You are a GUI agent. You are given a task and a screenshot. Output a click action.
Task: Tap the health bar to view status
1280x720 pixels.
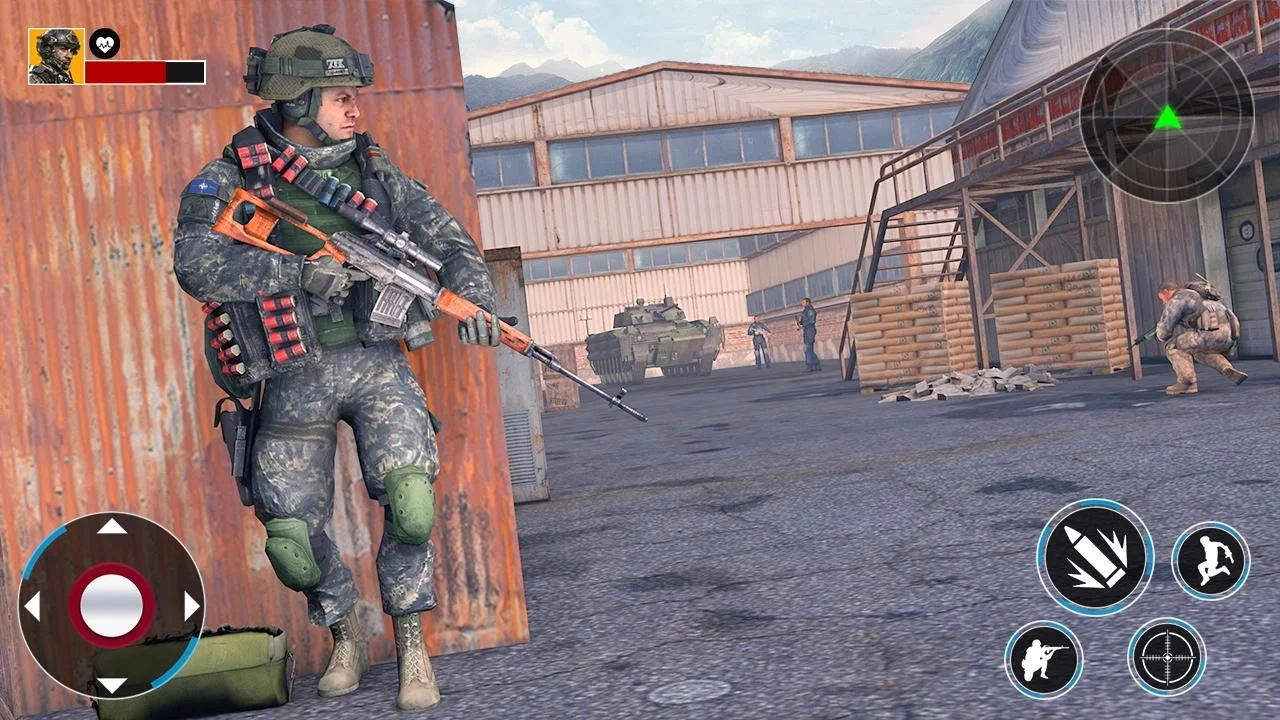tap(145, 71)
